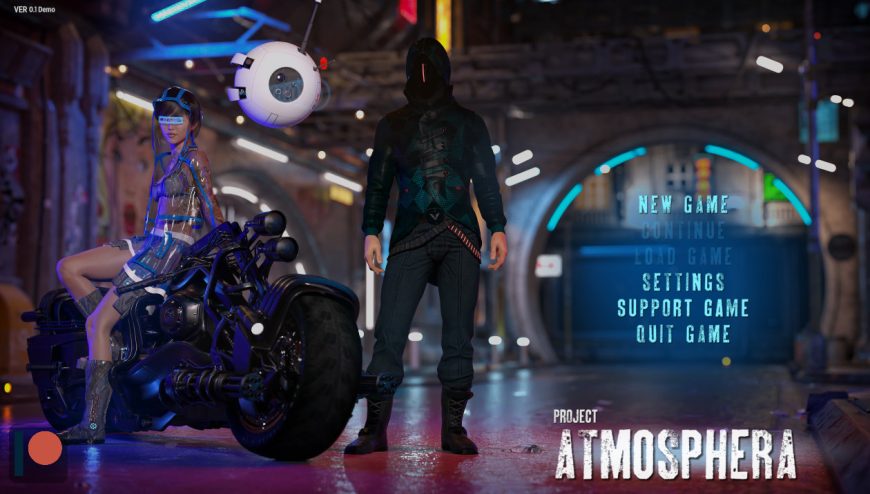
Task: Choose the Continue menu entry
Action: [683, 231]
